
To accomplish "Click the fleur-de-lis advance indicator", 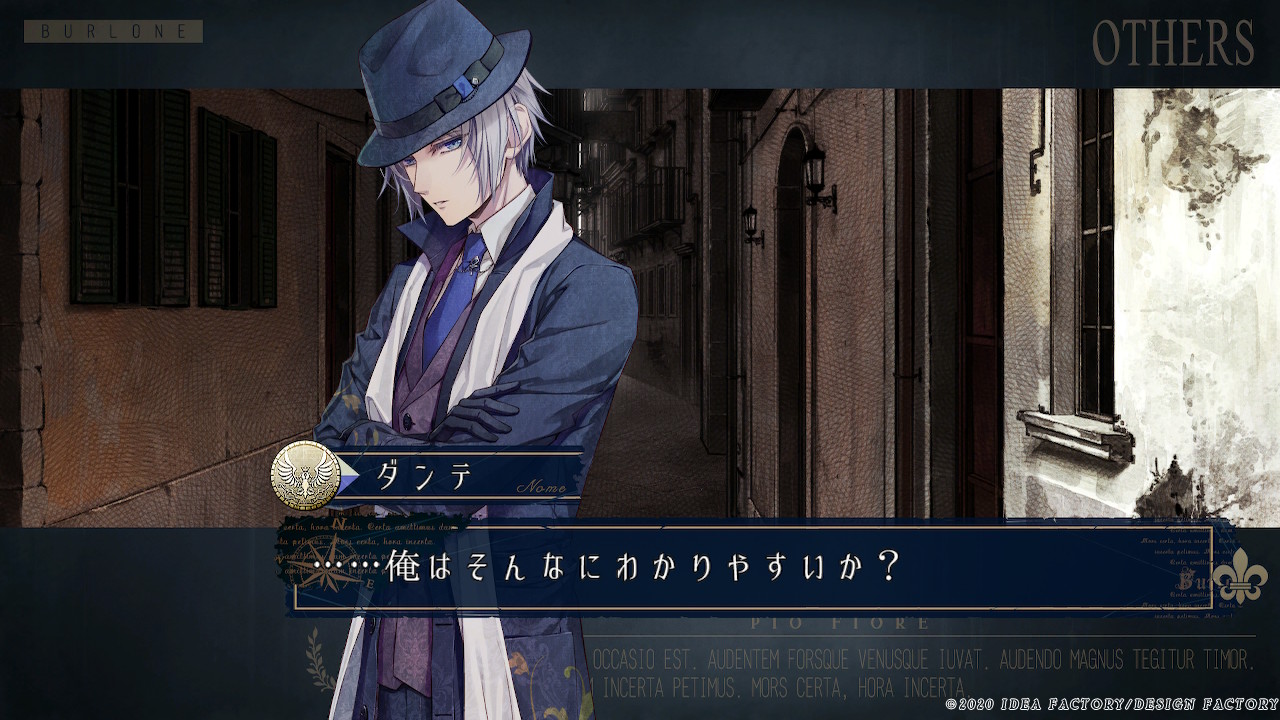I will coord(1239,577).
